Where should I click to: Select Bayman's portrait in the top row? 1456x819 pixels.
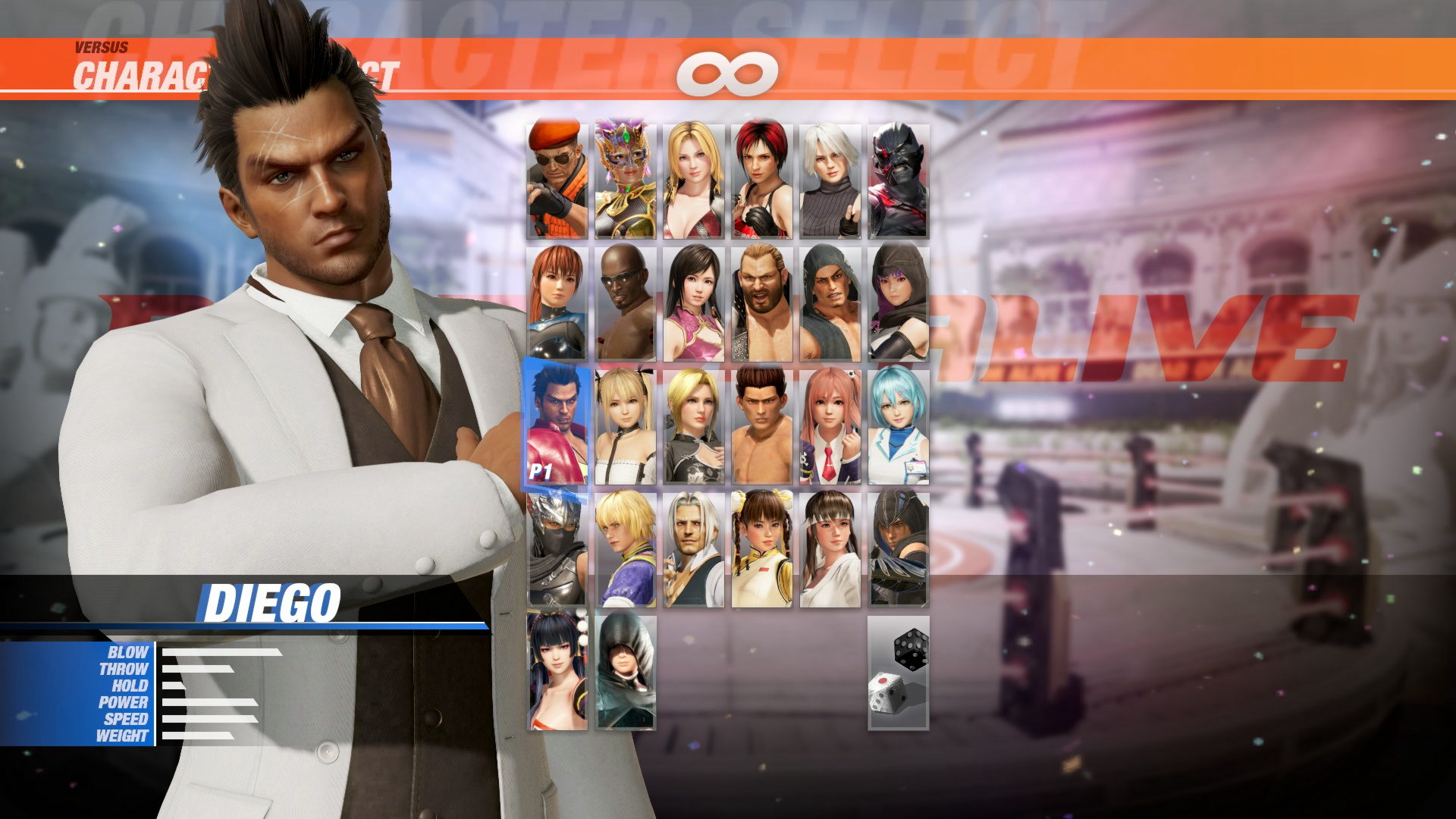(x=557, y=178)
